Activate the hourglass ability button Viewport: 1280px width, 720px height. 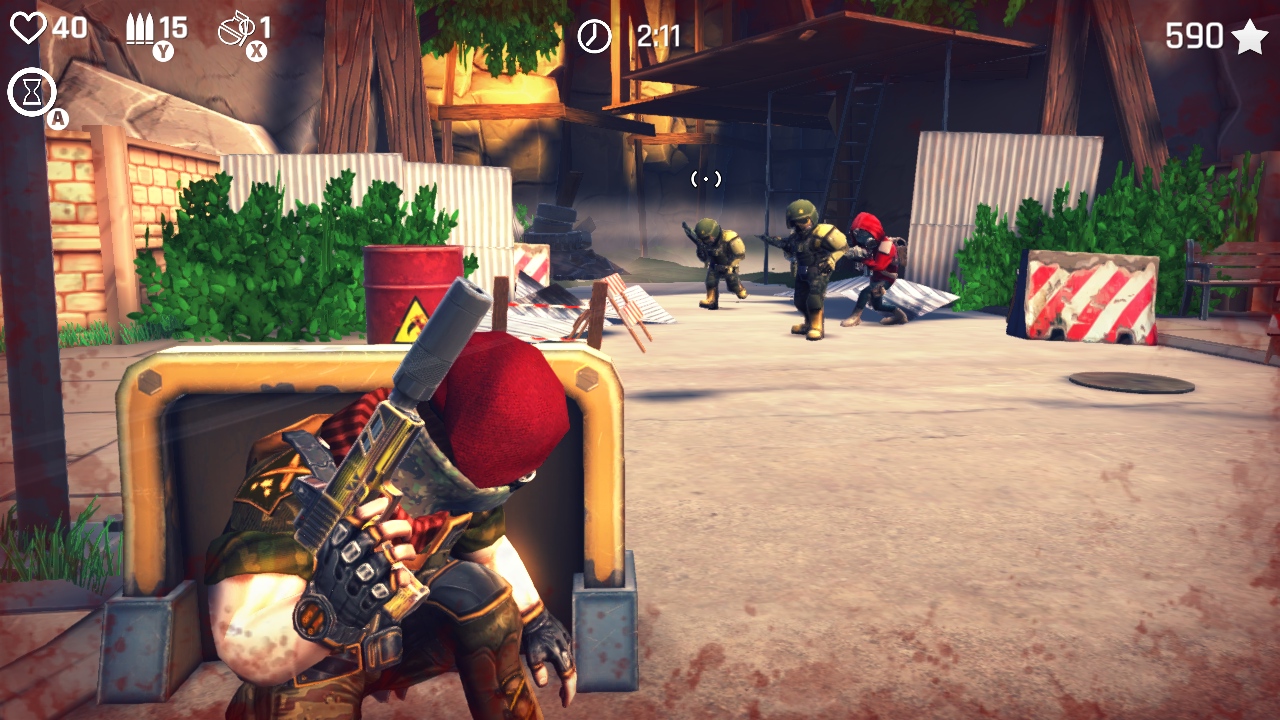31,92
